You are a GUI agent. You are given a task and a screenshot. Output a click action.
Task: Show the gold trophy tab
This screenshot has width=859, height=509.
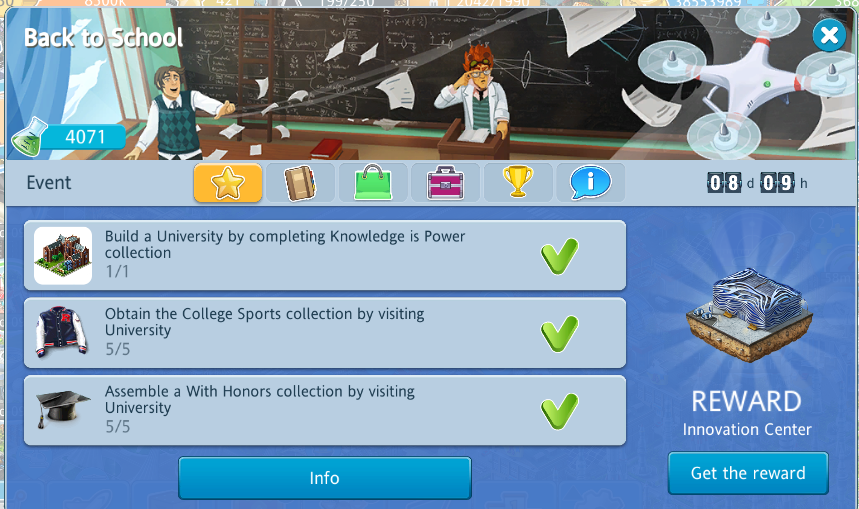coord(518,183)
